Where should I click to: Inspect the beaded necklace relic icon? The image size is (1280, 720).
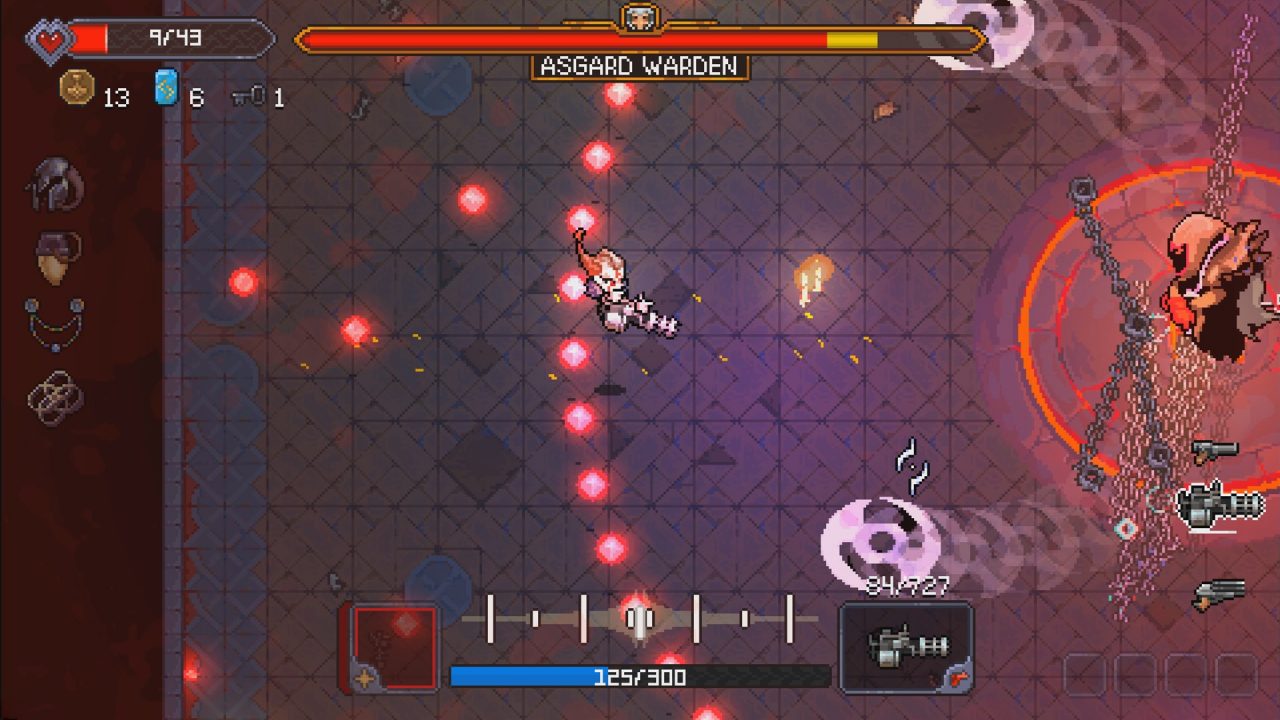click(55, 323)
